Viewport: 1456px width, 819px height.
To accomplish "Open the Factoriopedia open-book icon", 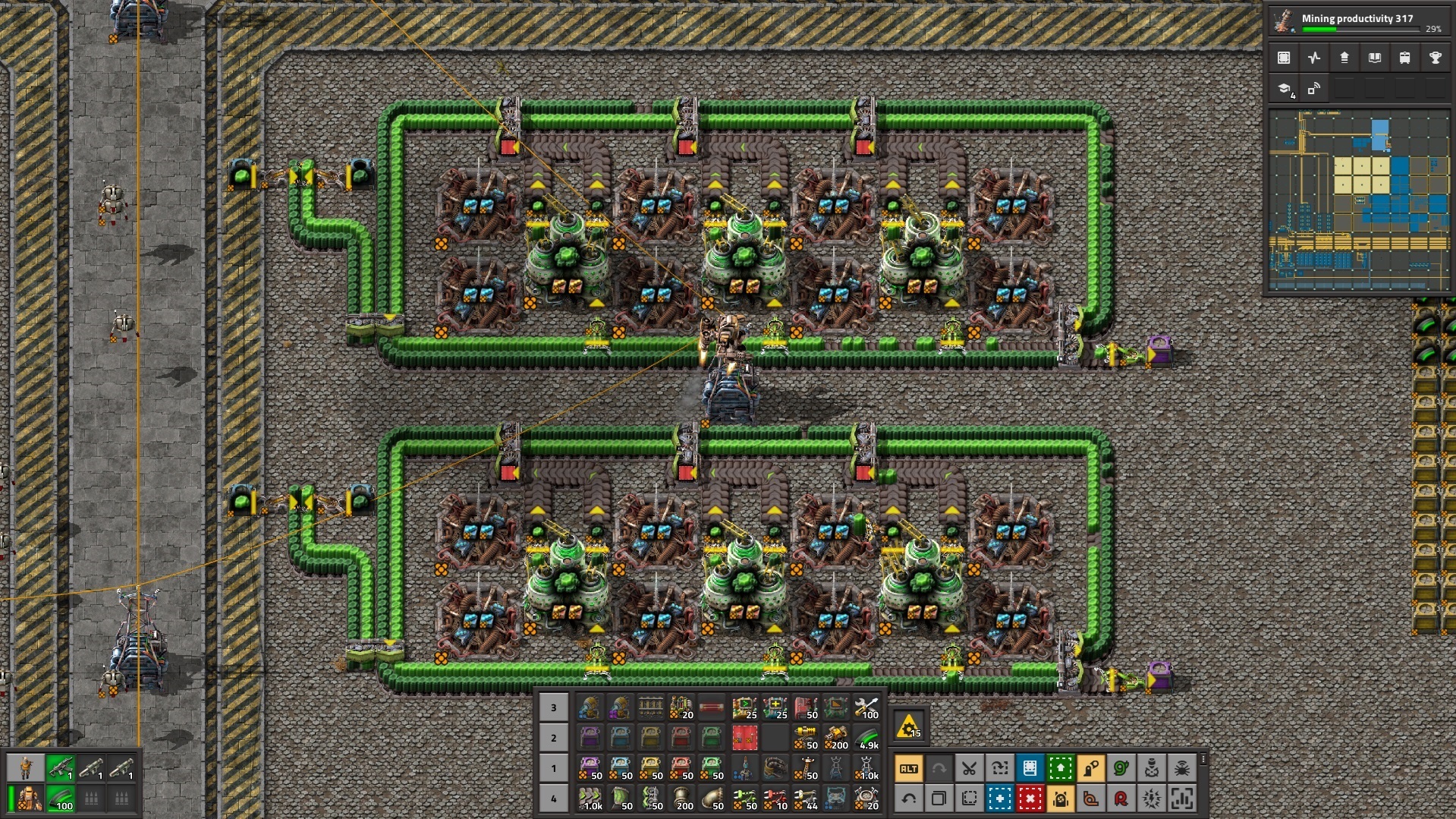I will (x=1374, y=58).
